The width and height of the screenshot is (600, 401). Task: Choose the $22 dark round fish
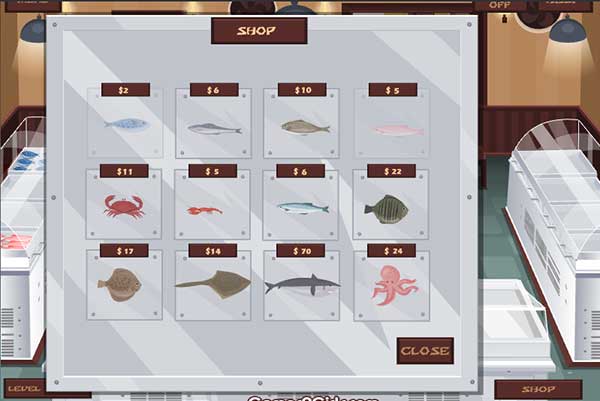coord(388,207)
